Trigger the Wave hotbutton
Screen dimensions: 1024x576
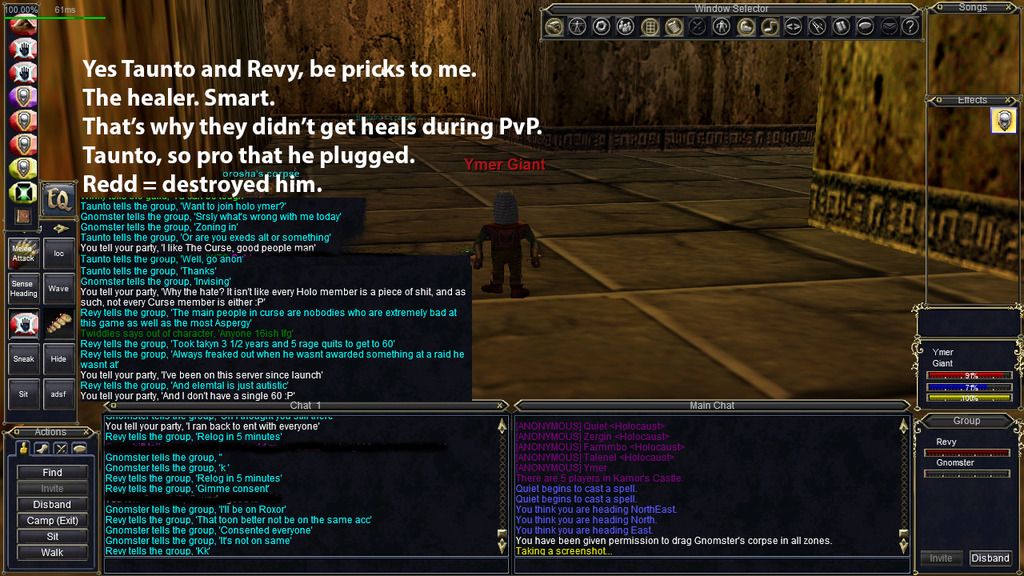pos(59,289)
